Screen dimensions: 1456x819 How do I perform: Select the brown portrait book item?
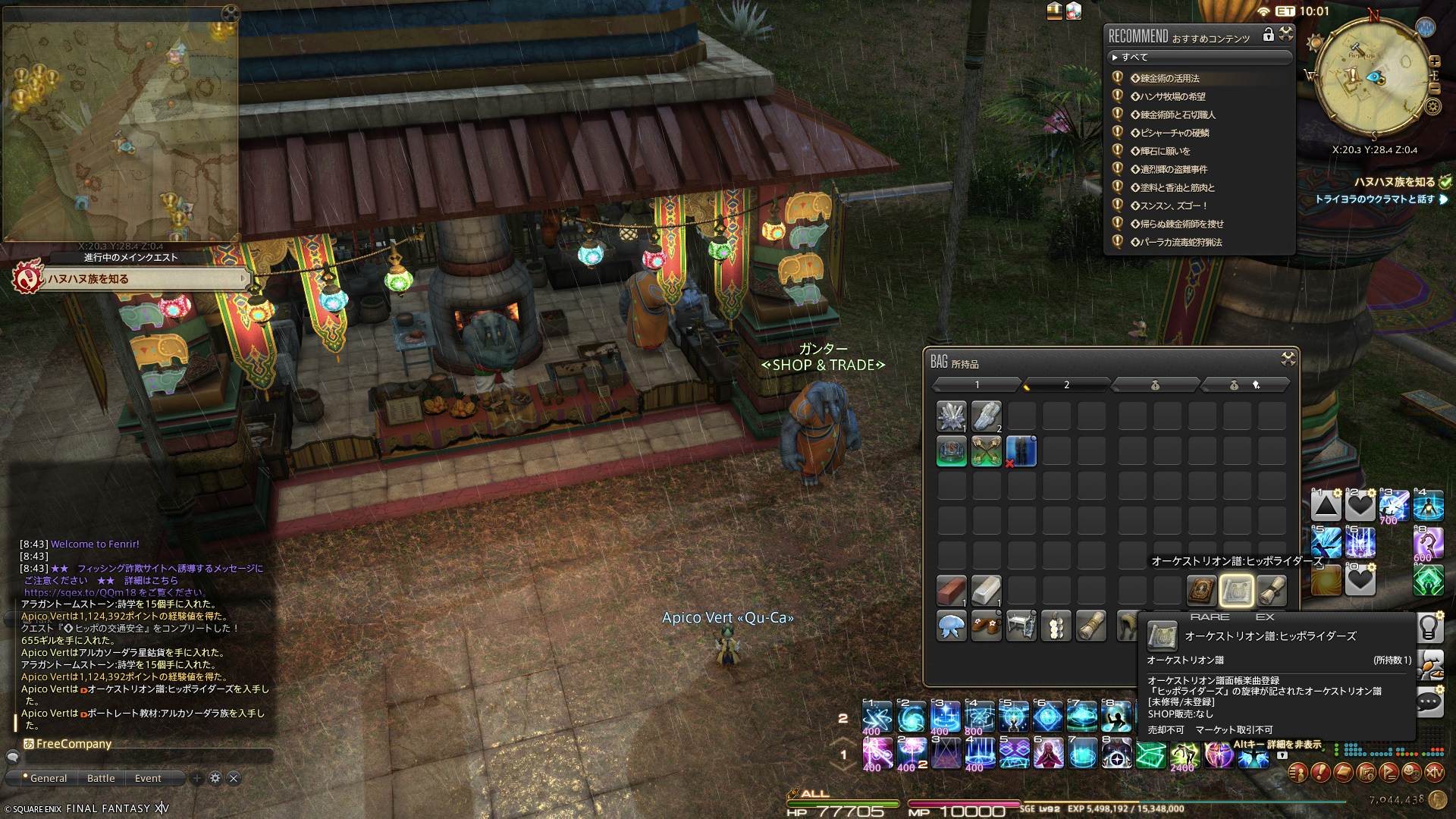pos(1201,590)
